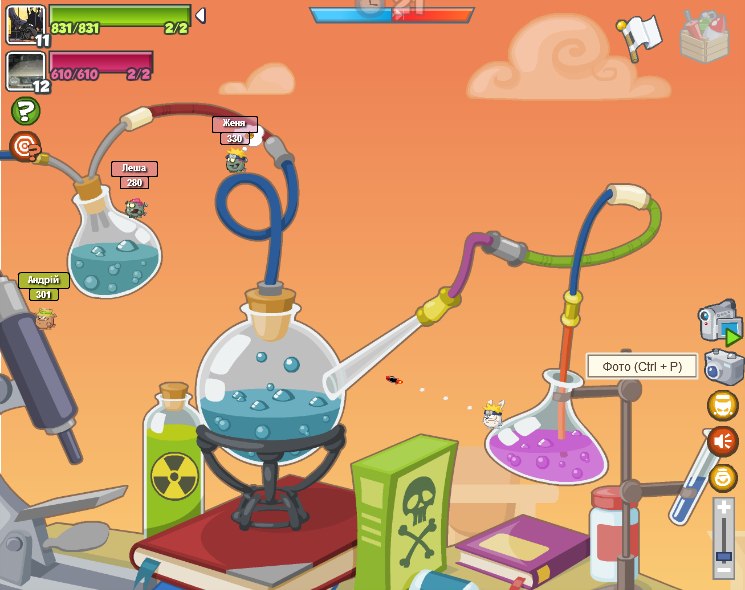Viewport: 745px width, 590px height.
Task: Take a screenshot with the photo camera button
Action: tap(723, 367)
